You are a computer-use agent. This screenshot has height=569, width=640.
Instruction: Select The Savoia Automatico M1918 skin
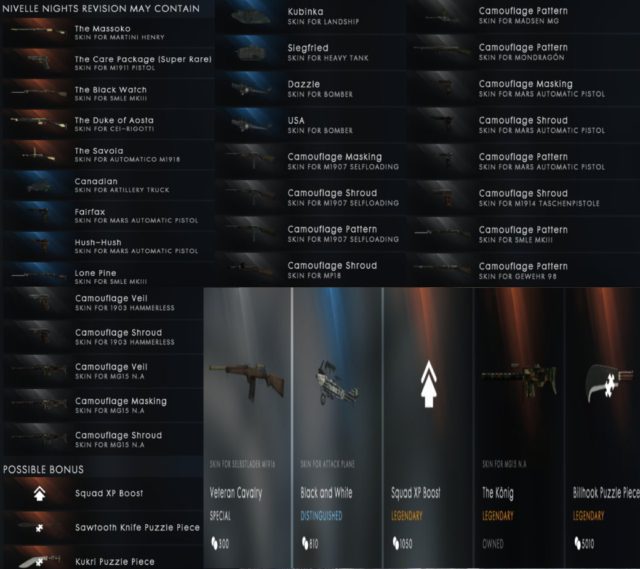[108, 154]
